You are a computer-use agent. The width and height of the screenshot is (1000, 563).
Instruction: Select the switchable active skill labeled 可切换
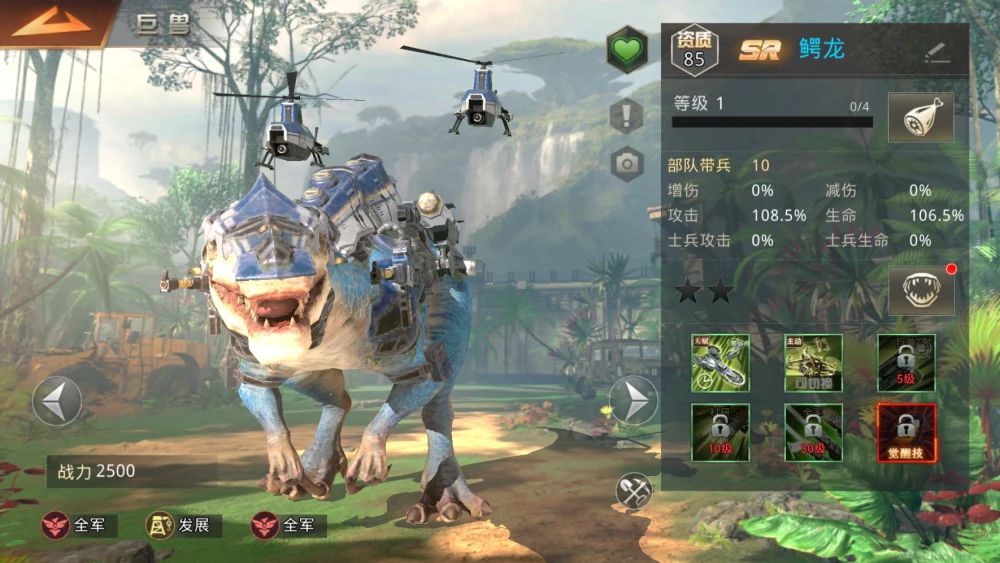(x=813, y=362)
